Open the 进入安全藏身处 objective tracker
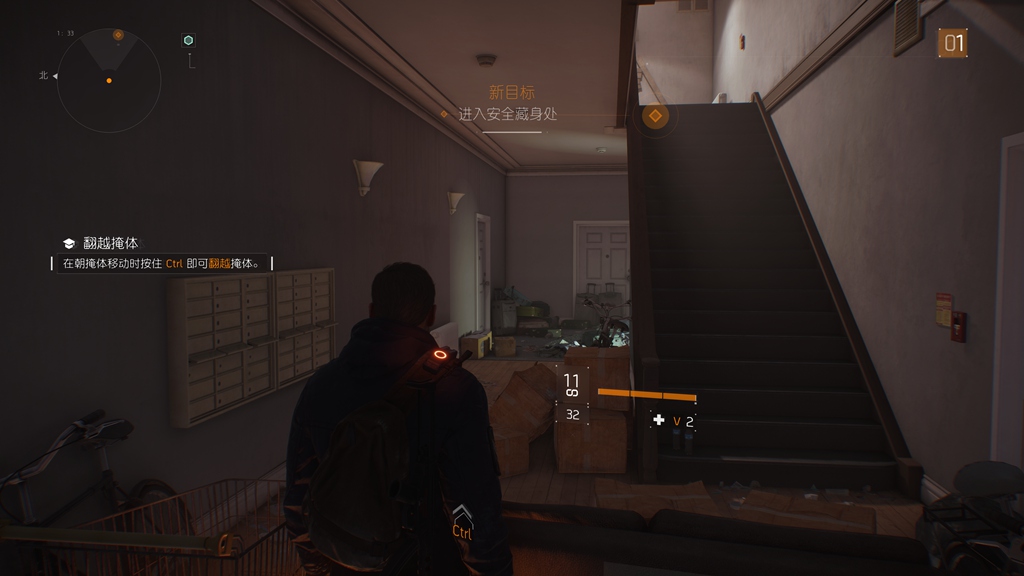This screenshot has height=576, width=1024. (507, 114)
